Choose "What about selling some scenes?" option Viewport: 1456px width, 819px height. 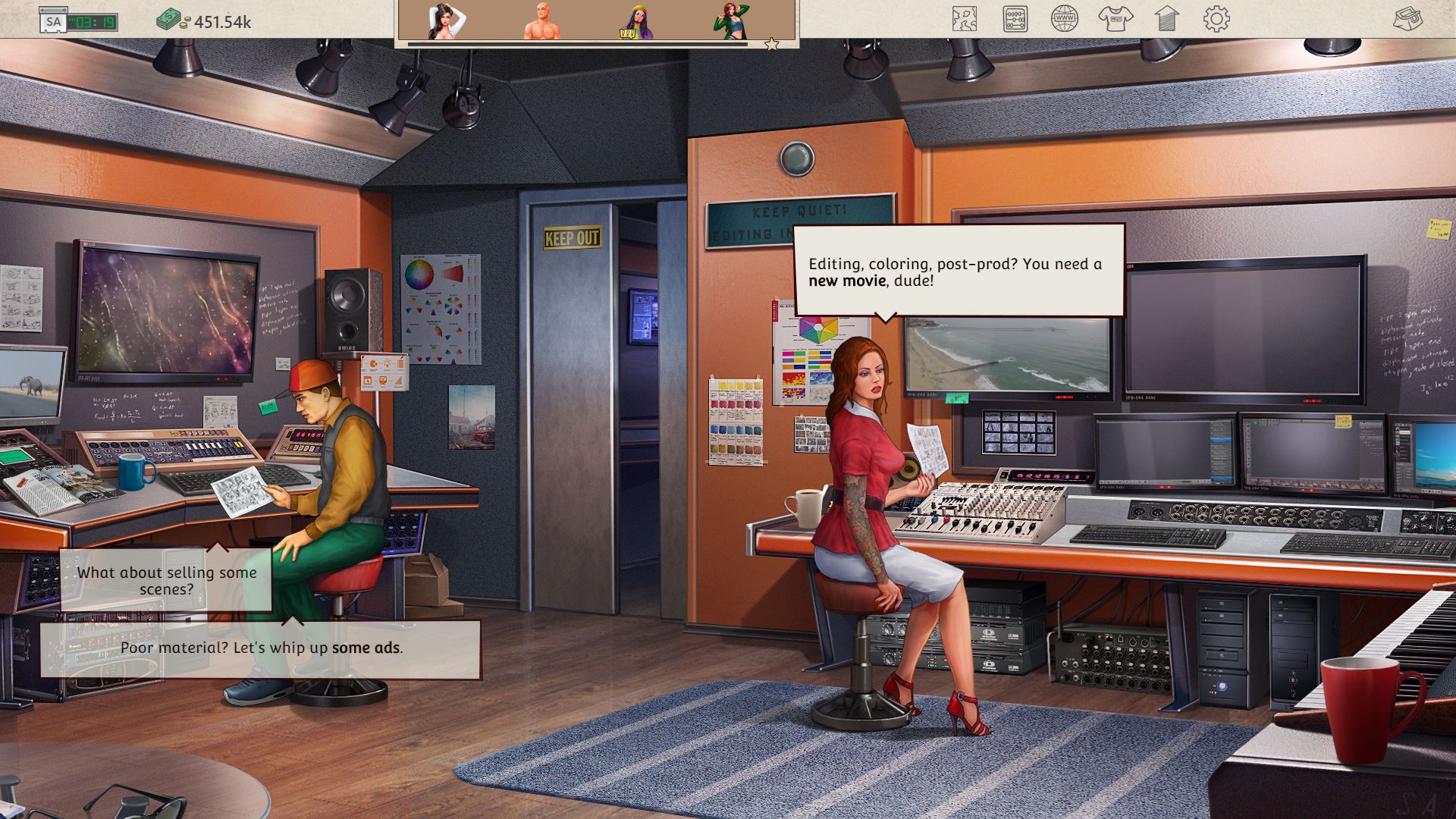(166, 581)
